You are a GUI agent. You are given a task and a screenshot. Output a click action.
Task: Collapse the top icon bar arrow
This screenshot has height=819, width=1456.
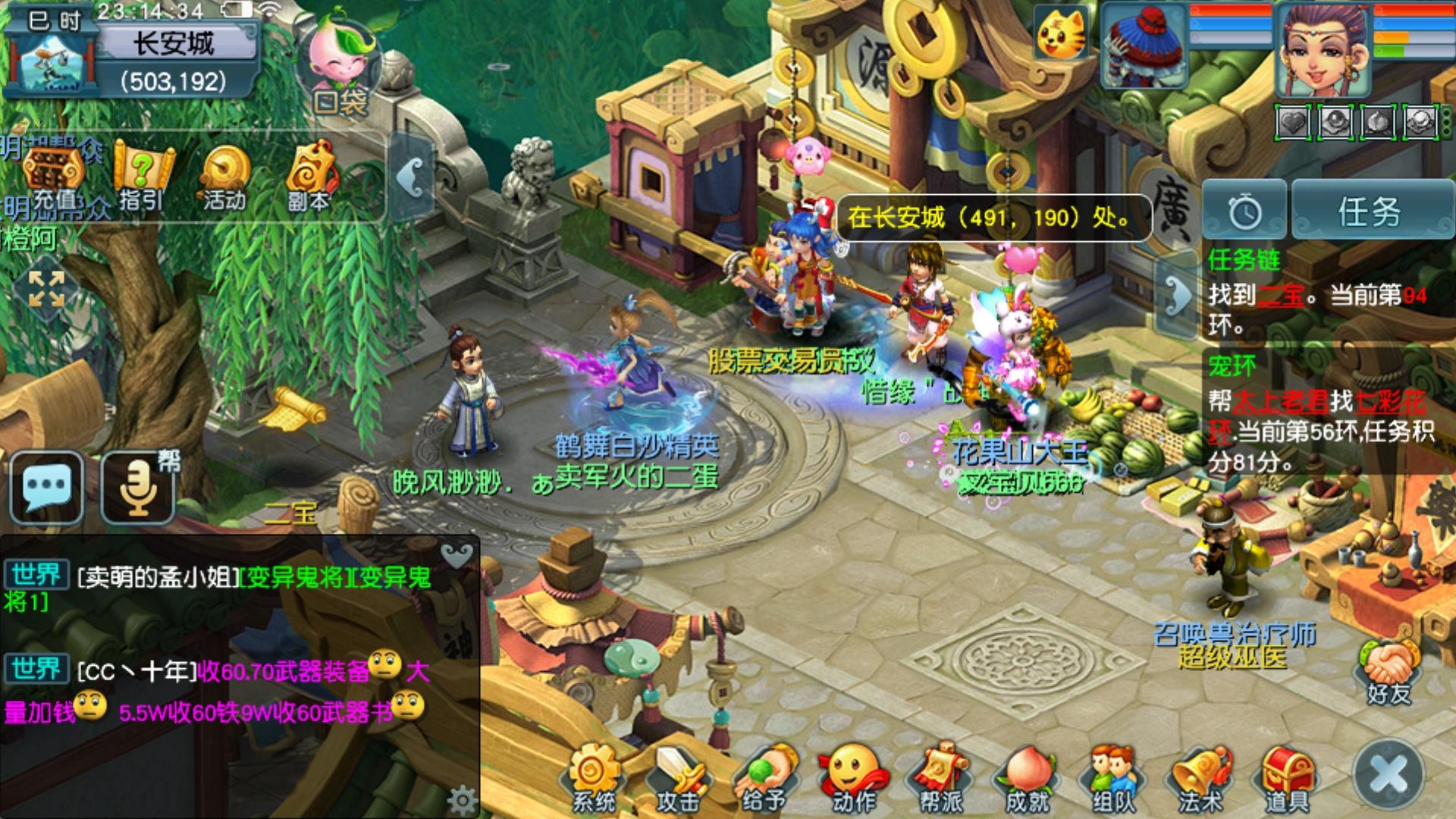(x=411, y=179)
